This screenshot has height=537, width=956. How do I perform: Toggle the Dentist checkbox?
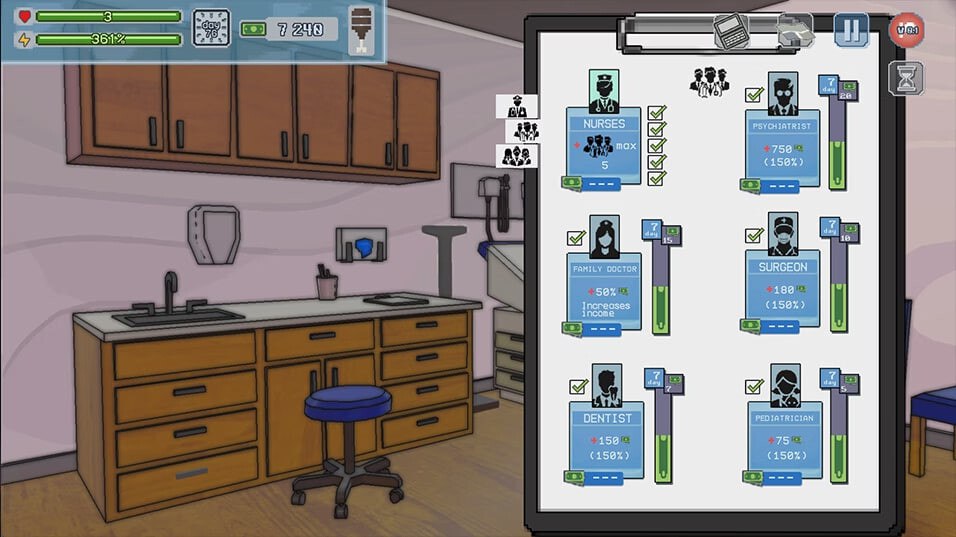click(x=578, y=386)
